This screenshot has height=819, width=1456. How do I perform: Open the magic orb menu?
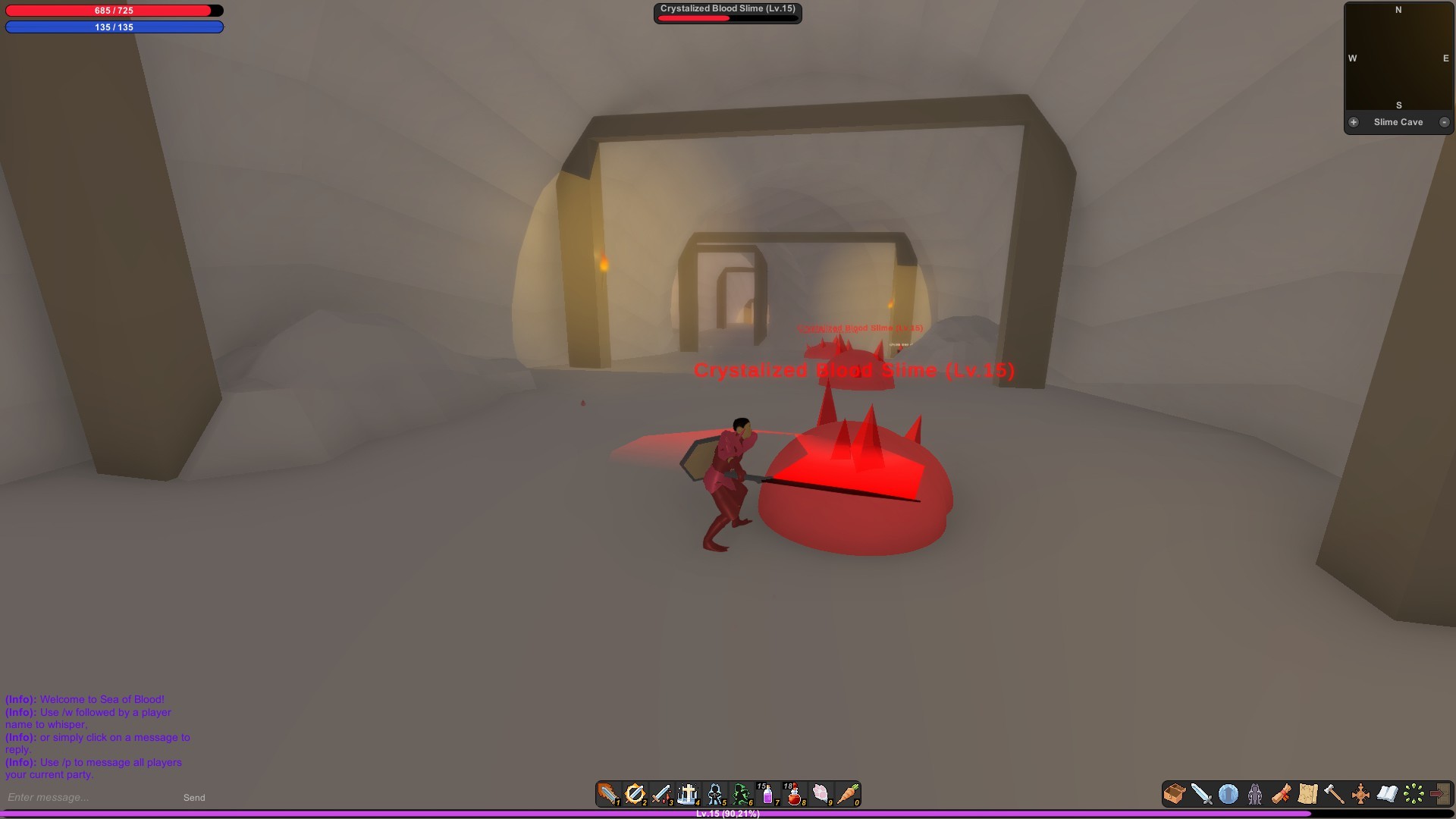click(x=1227, y=794)
